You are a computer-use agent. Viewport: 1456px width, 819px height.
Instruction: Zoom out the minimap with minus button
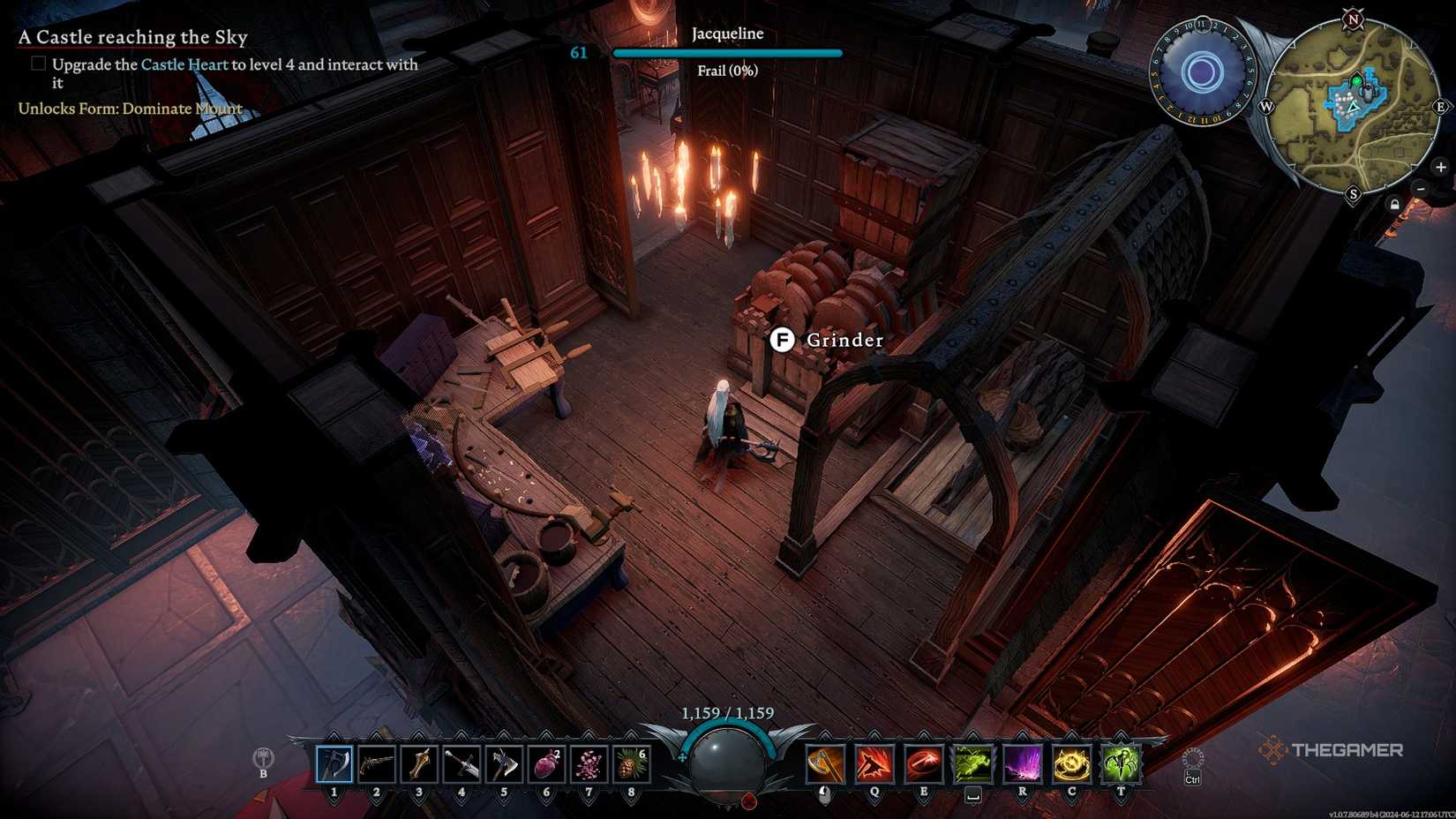coord(1421,189)
